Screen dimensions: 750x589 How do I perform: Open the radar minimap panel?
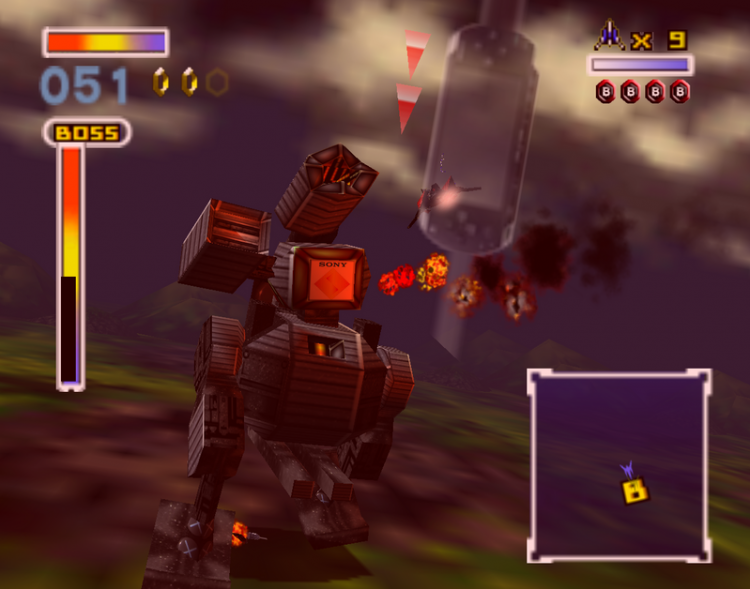pyautogui.click(x=619, y=465)
